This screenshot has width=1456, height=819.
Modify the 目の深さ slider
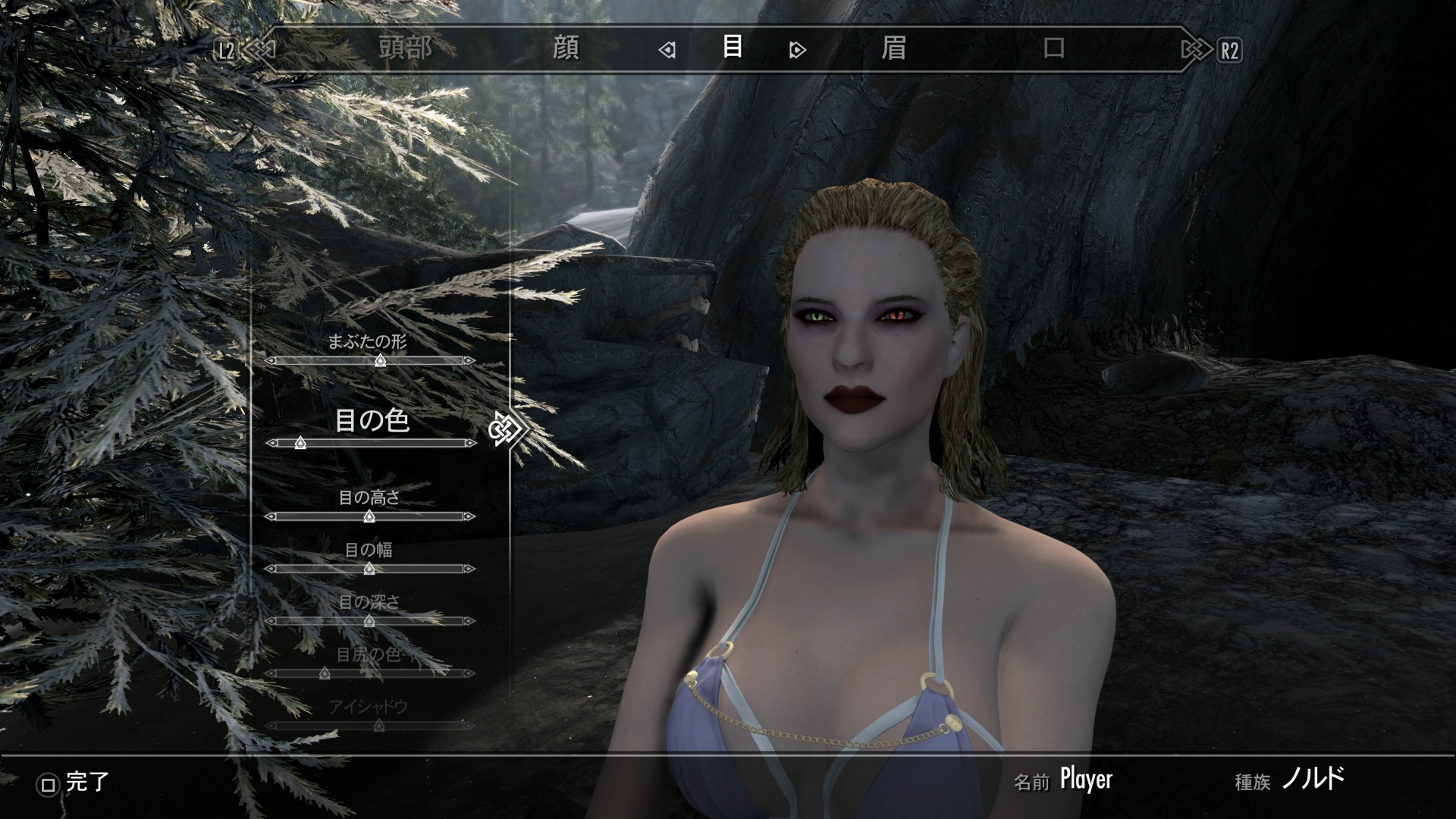tap(369, 621)
